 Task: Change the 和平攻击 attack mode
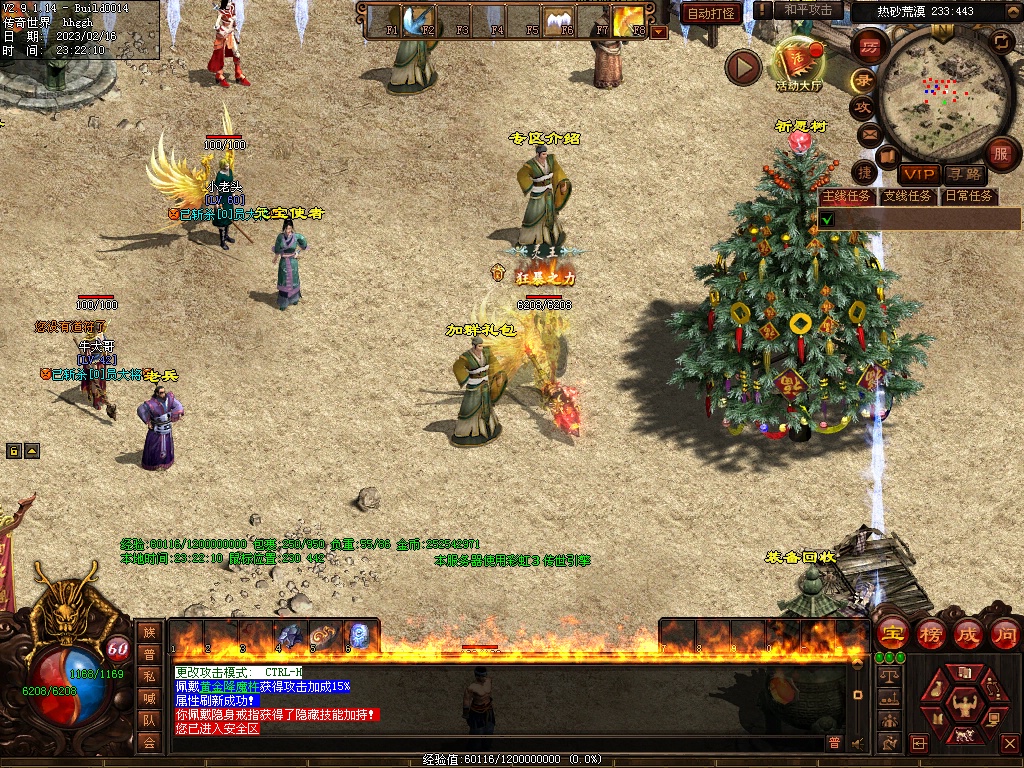click(808, 10)
